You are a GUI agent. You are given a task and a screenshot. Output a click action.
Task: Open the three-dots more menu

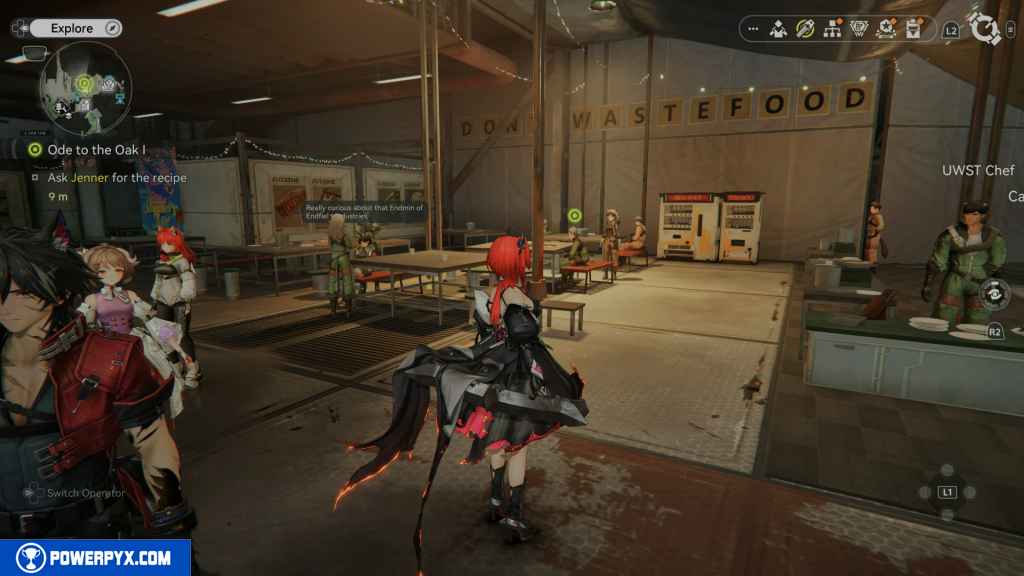pos(753,29)
